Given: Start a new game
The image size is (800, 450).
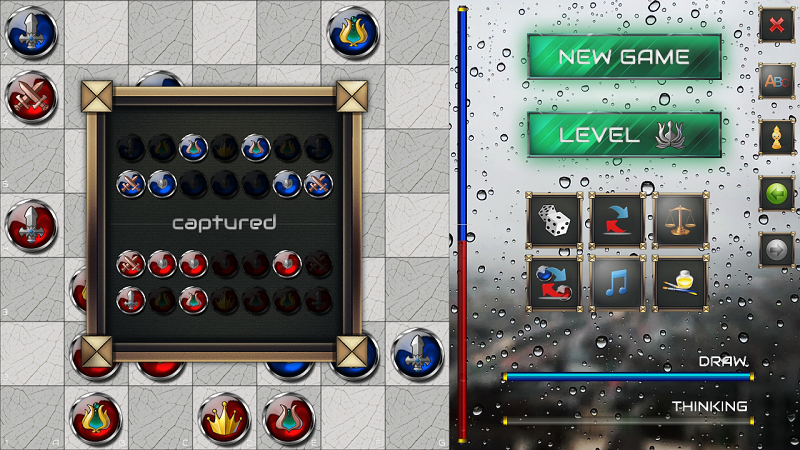Looking at the screenshot, I should (624, 57).
